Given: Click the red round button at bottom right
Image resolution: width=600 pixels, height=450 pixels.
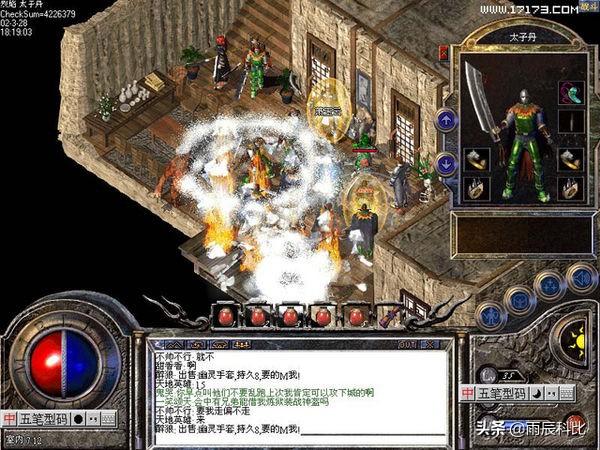Looking at the screenshot, I should [x=575, y=422].
